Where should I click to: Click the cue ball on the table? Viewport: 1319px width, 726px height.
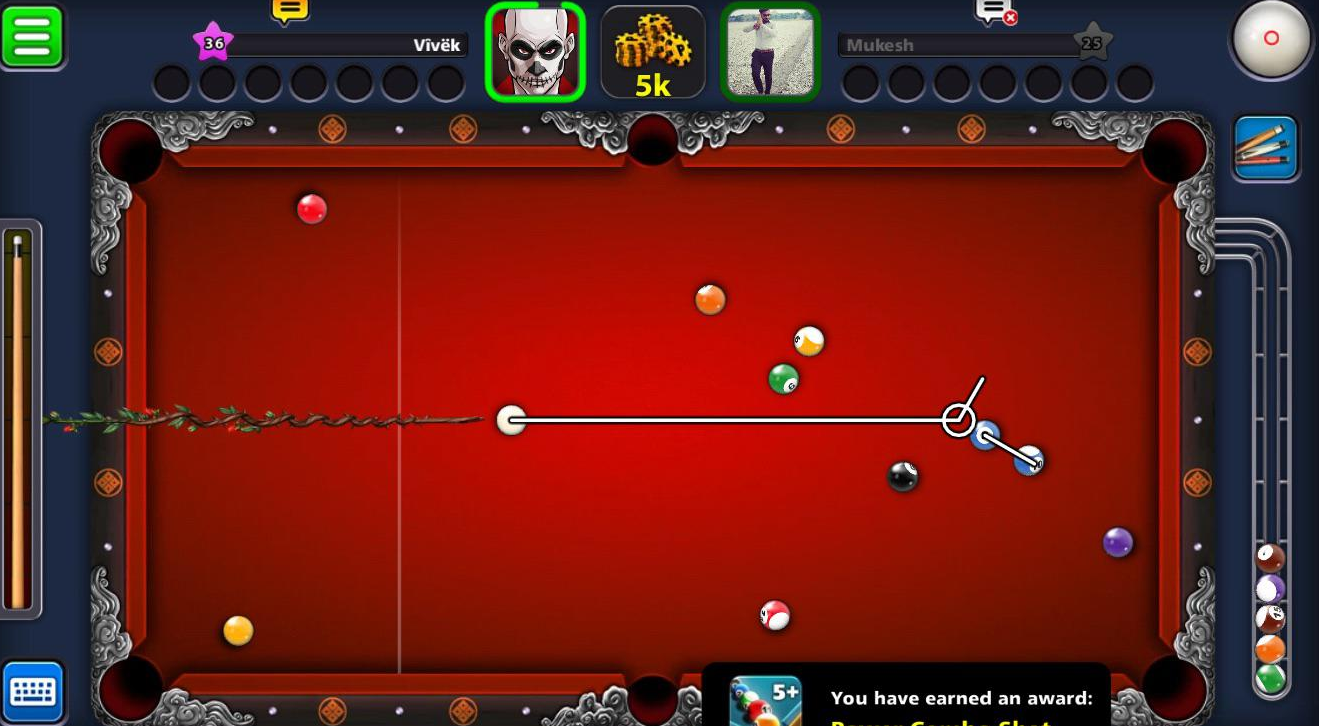click(513, 420)
